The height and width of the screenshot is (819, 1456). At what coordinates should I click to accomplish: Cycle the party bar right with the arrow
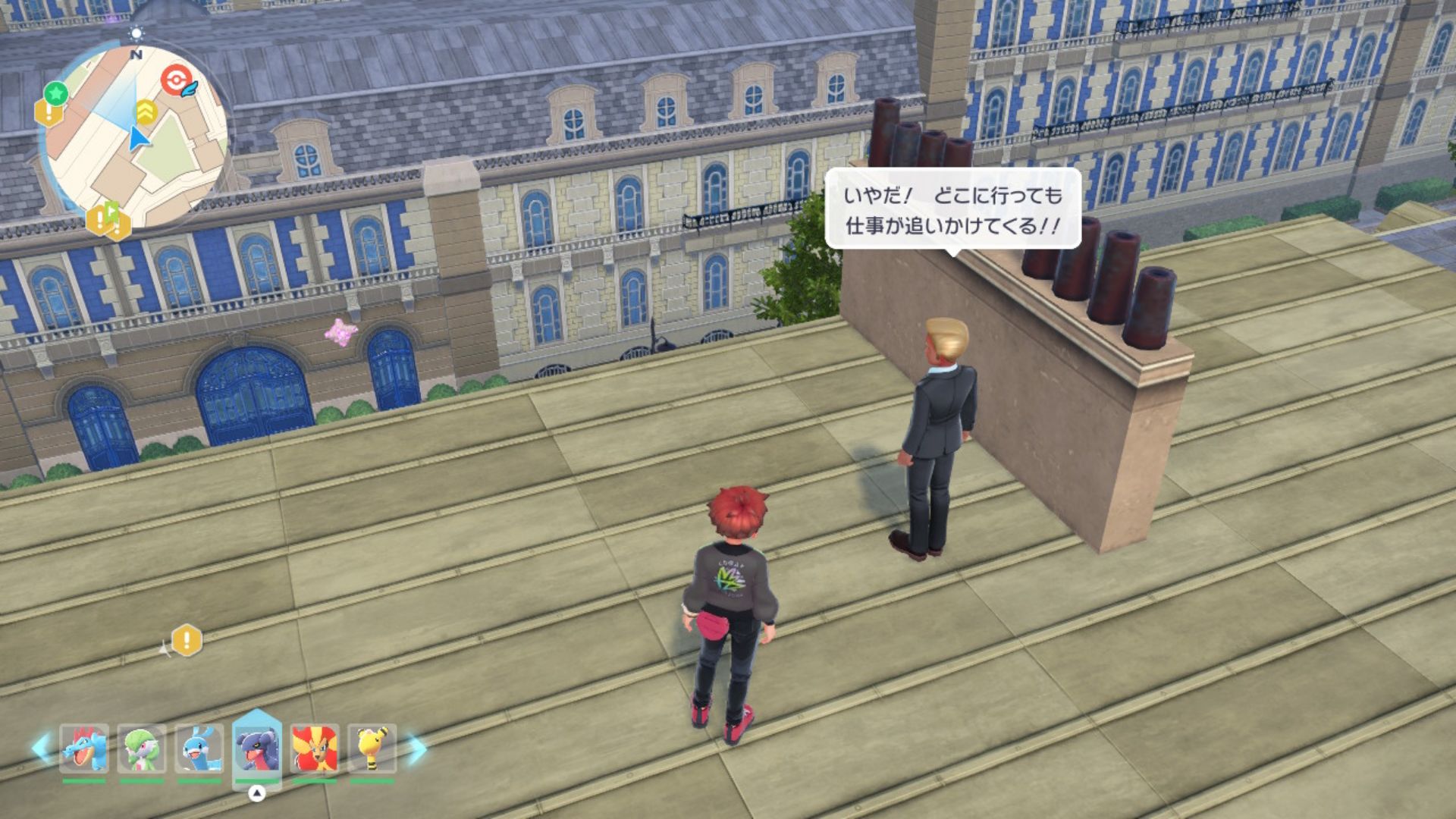(417, 749)
